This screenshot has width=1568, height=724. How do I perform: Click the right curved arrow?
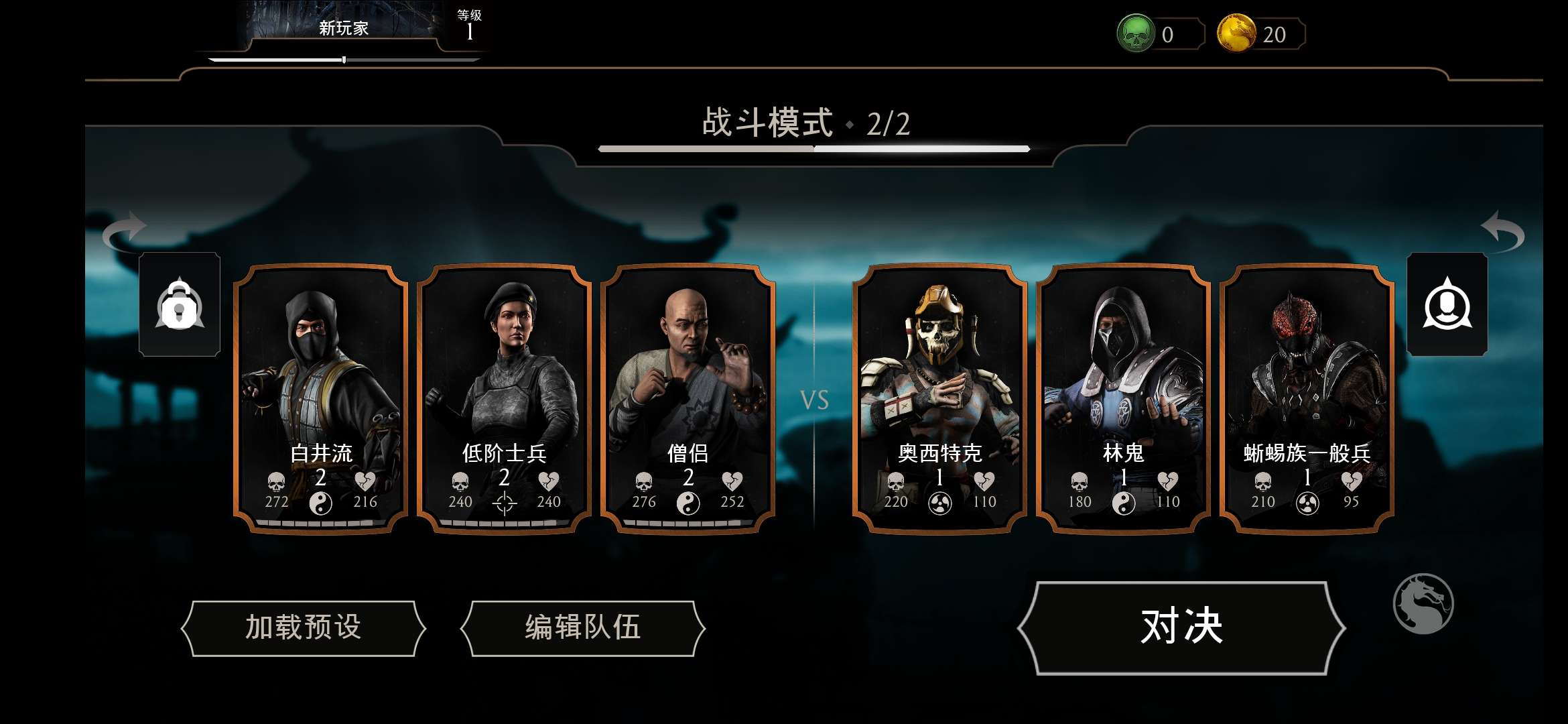click(x=1502, y=231)
